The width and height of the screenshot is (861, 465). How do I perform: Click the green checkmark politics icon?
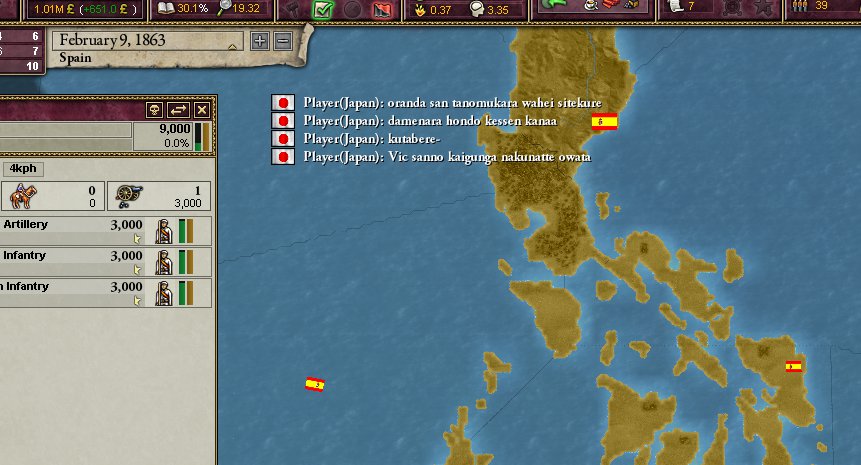pos(322,10)
